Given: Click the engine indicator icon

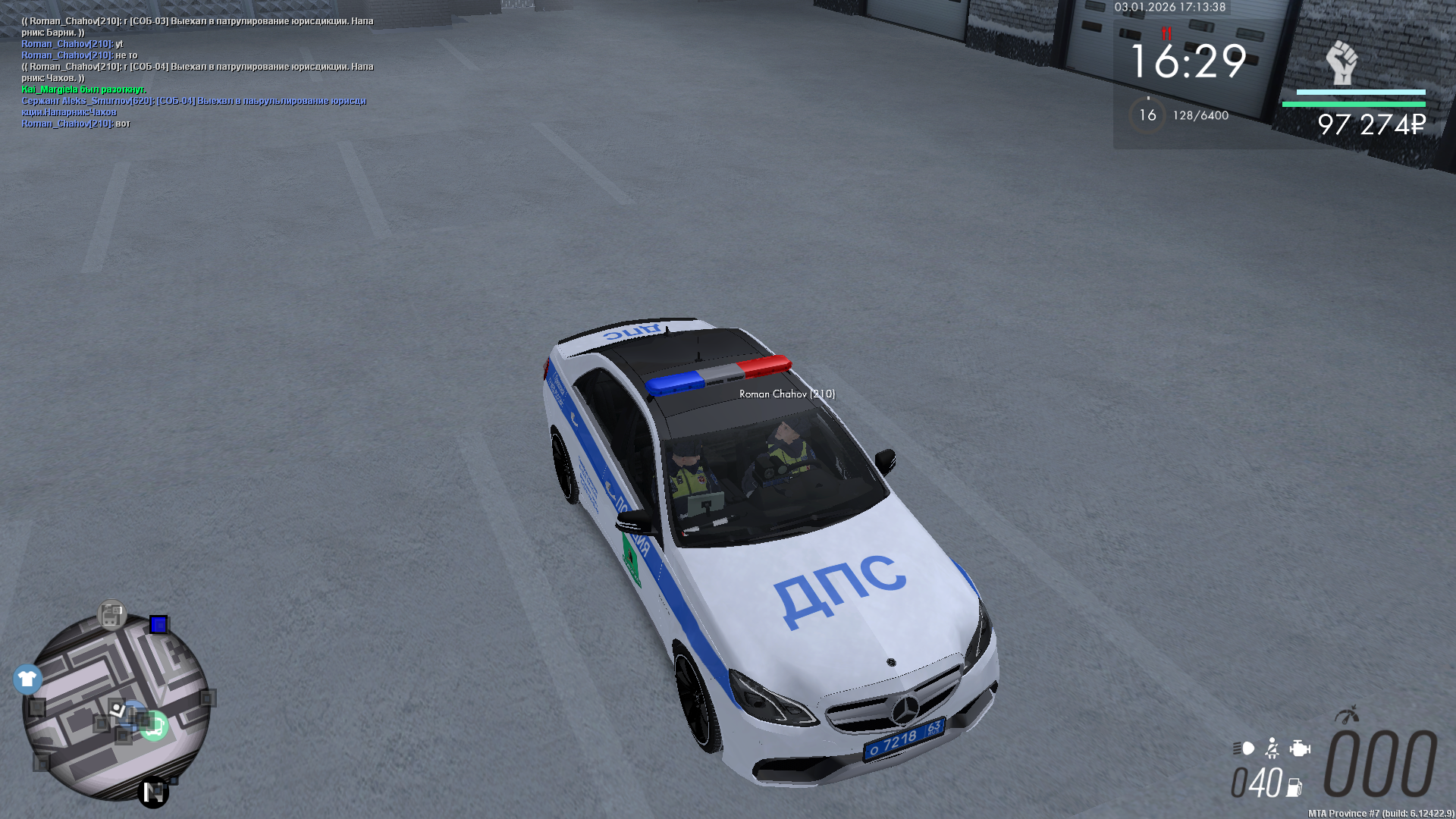Looking at the screenshot, I should tap(1300, 748).
